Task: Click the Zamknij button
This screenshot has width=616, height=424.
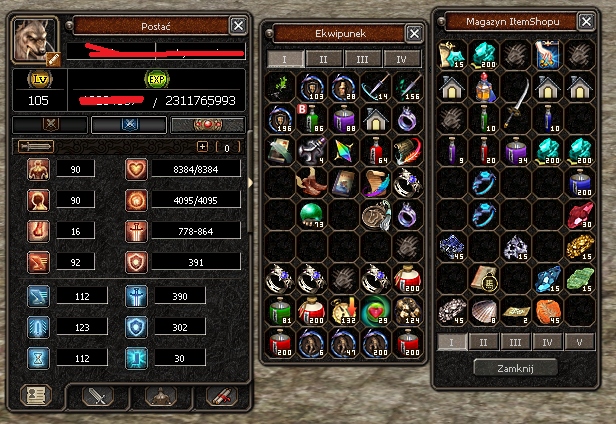Action: tap(515, 367)
